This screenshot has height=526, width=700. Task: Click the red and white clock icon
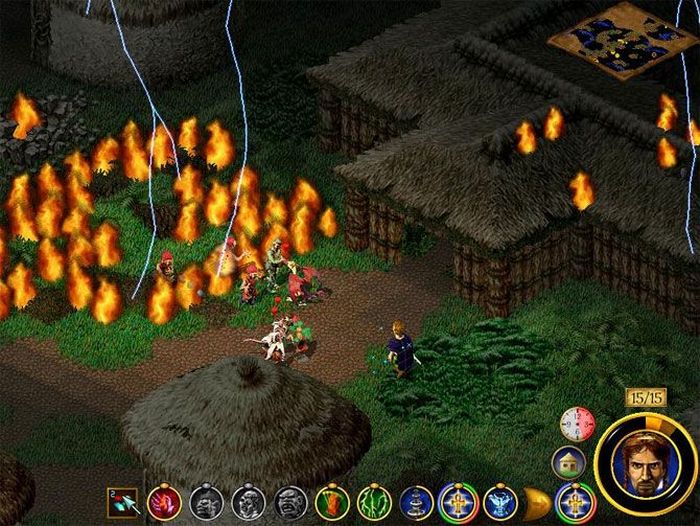click(578, 424)
